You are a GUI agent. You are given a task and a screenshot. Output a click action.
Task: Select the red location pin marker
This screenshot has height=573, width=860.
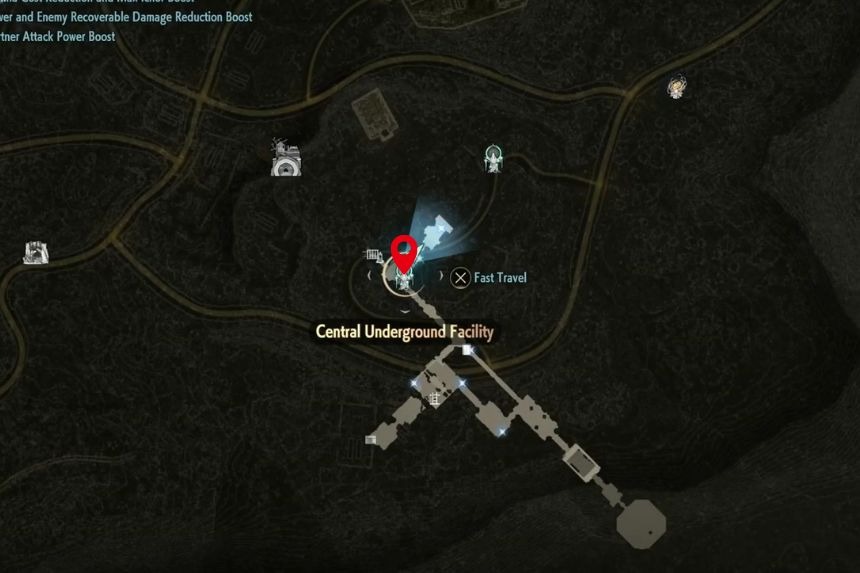coord(403,251)
